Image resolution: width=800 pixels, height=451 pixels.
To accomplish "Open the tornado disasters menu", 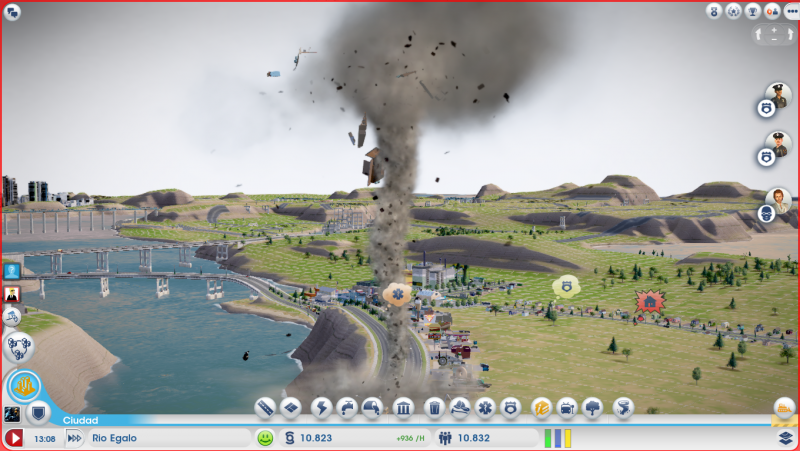I will click(623, 408).
